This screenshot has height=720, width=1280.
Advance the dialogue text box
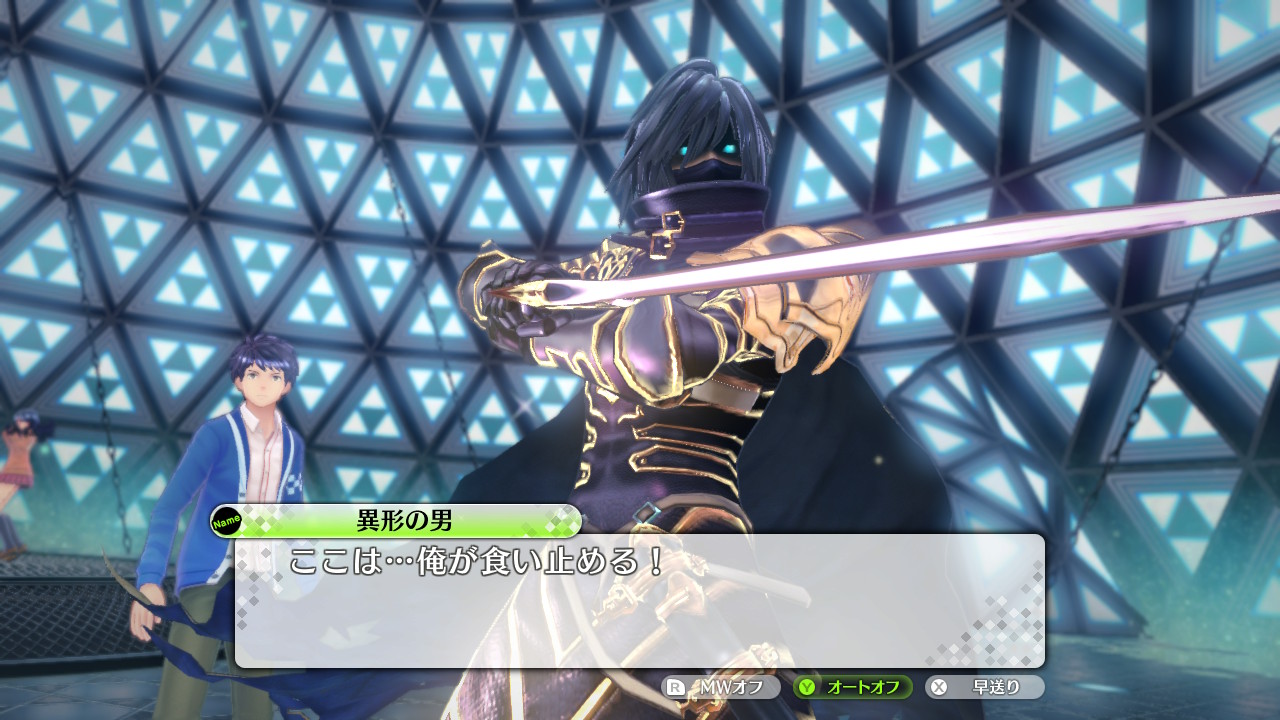click(640, 601)
